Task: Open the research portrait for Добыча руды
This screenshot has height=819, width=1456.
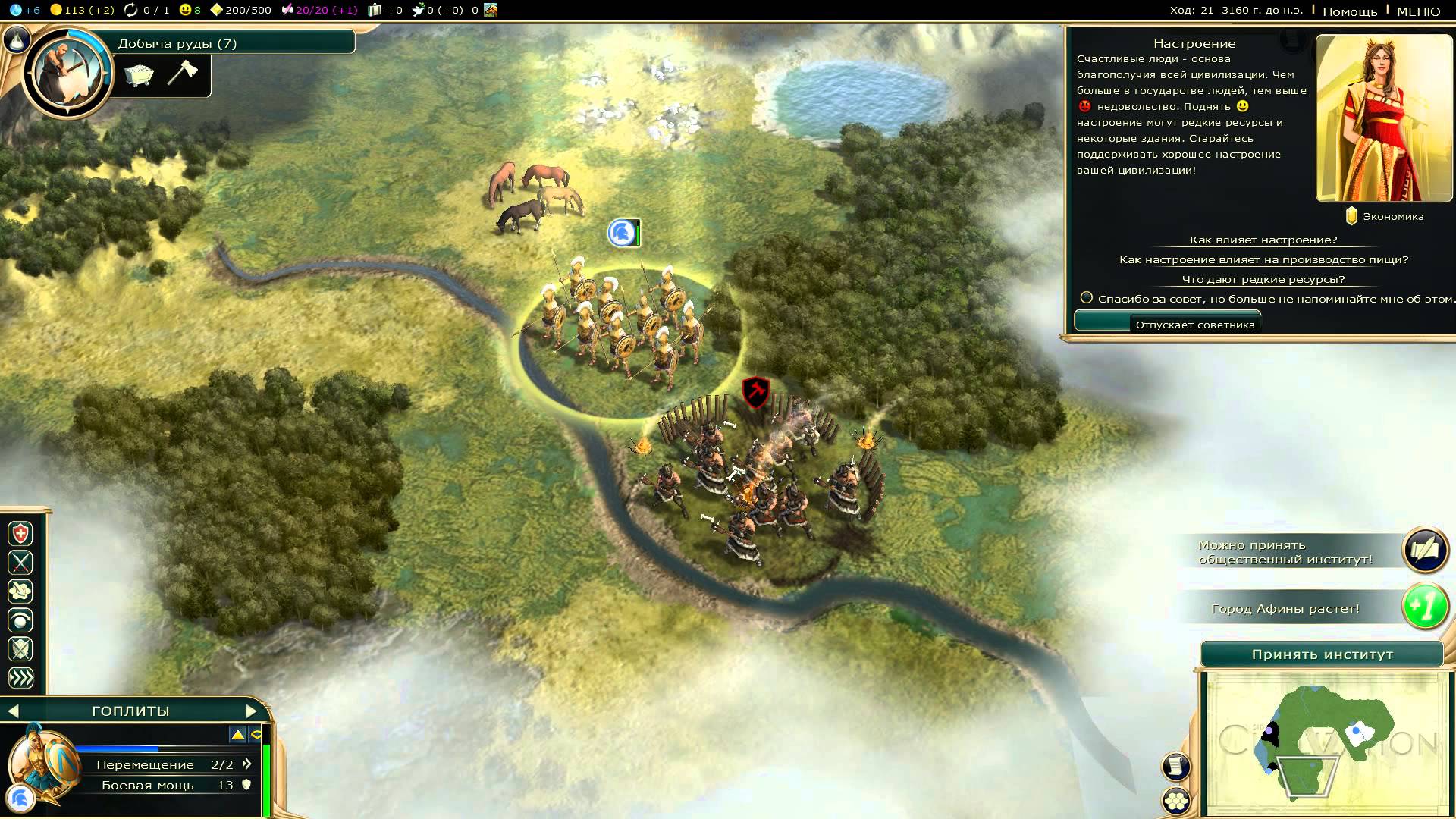Action: [x=67, y=74]
